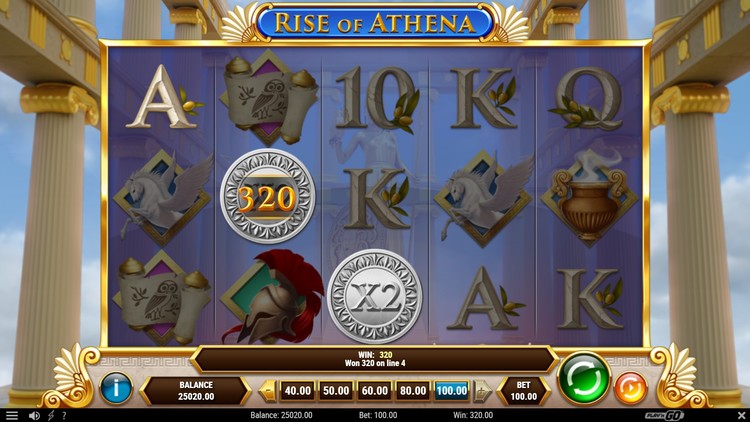Image resolution: width=750 pixels, height=422 pixels.
Task: Select the highlighted 100.00 bet
Action: [x=451, y=391]
